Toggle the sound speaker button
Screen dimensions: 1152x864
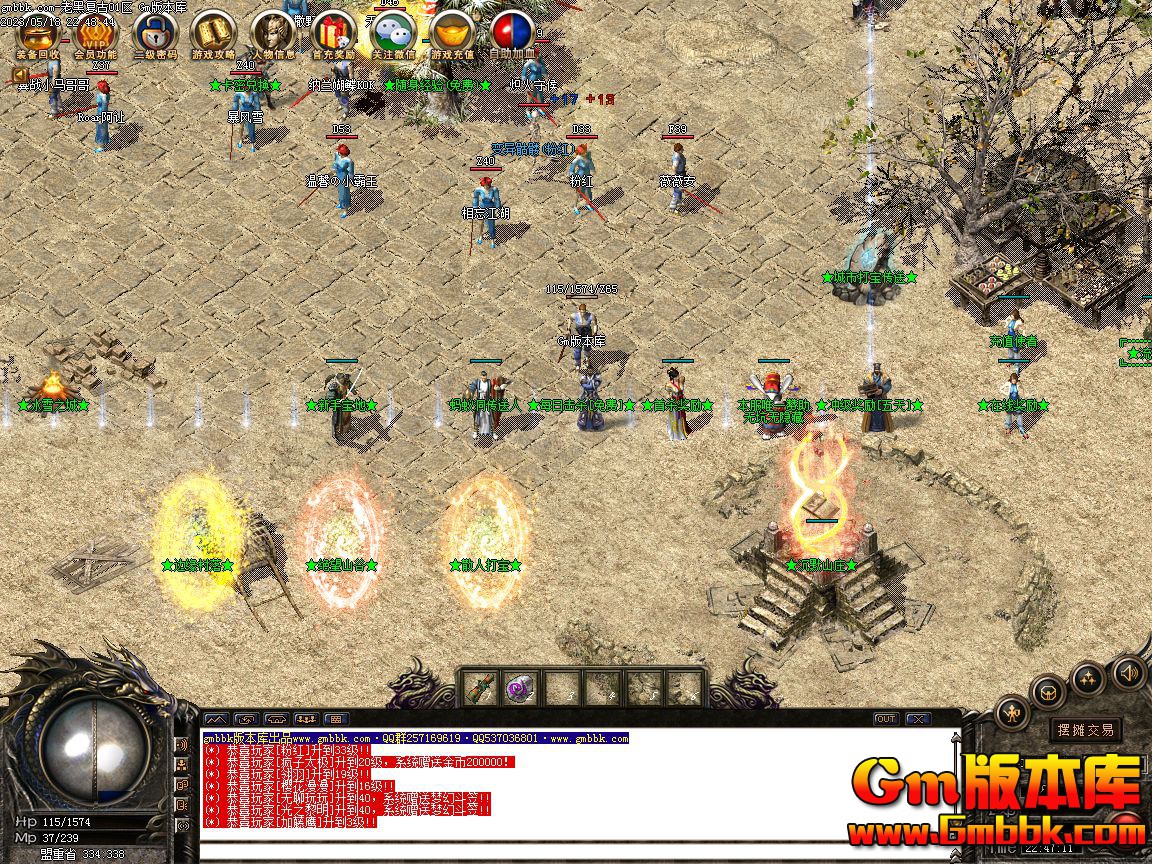click(x=1129, y=672)
